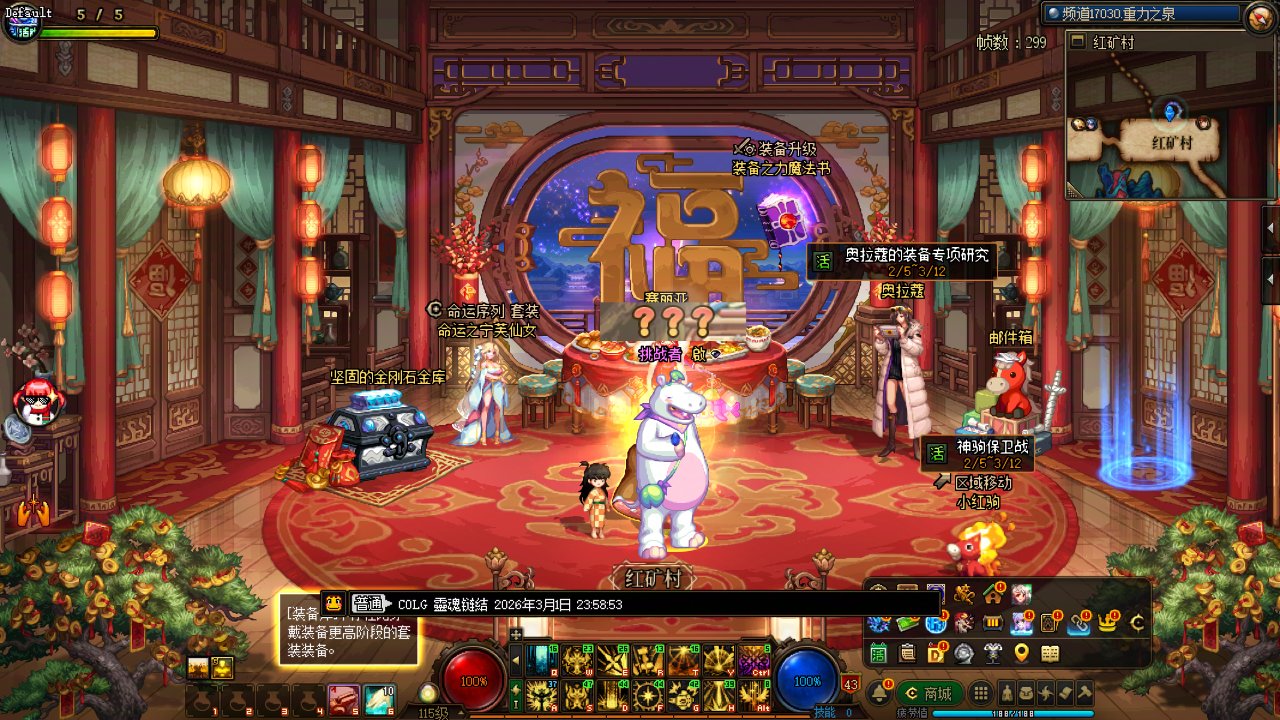This screenshot has width=1280, height=720.
Task: Open the green 活 activity calendar icon
Action: (878, 653)
